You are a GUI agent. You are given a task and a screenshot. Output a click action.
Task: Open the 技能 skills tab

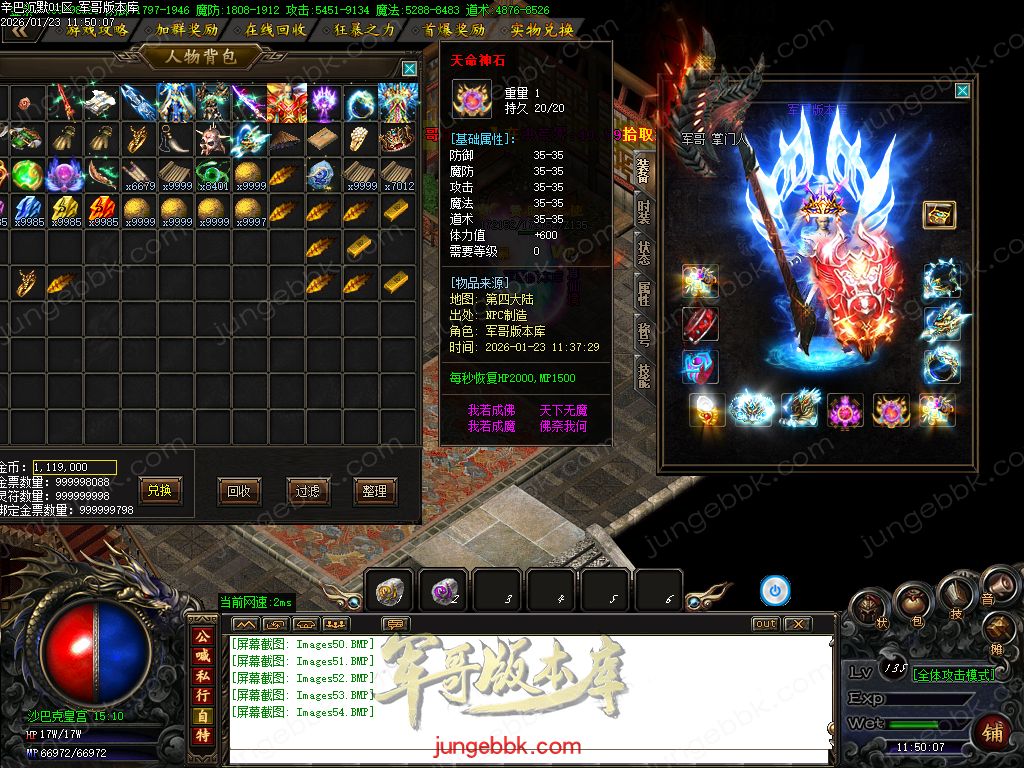(x=645, y=376)
